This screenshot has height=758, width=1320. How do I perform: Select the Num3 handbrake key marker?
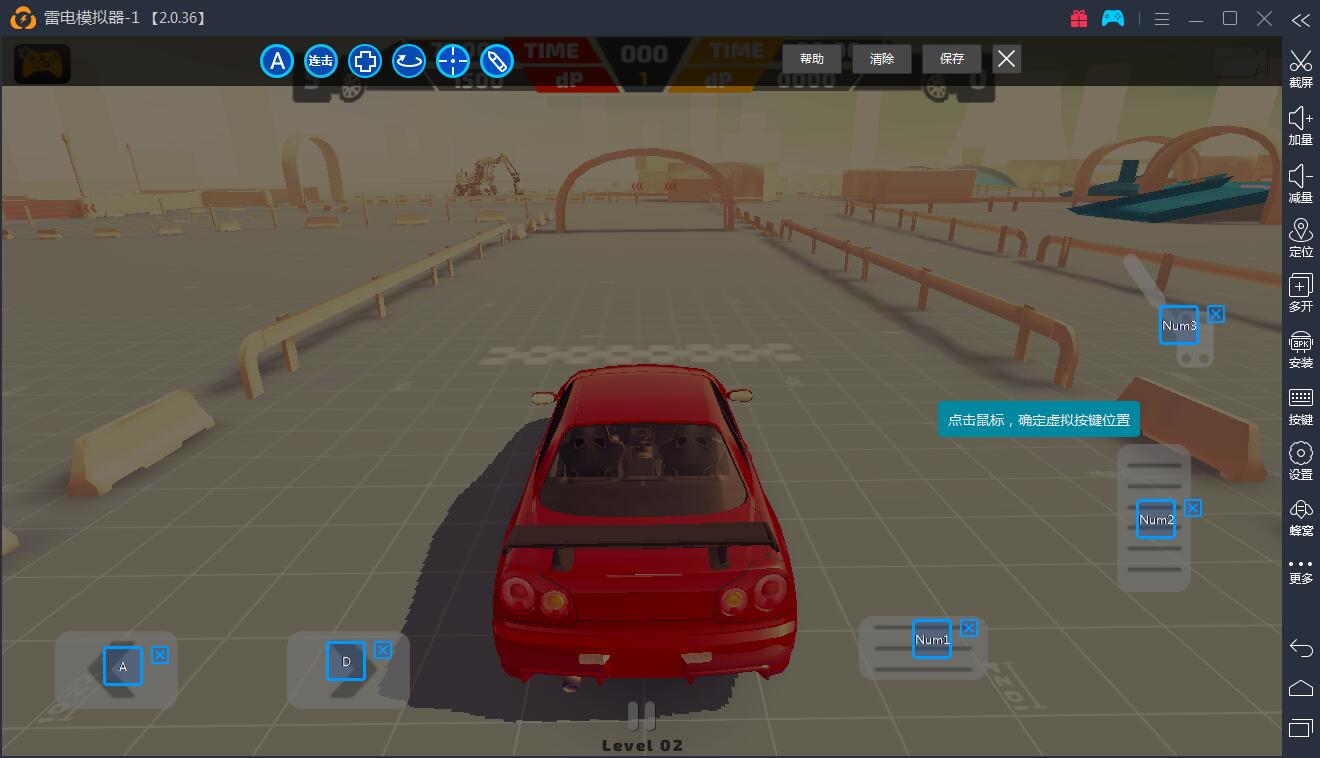point(1178,325)
